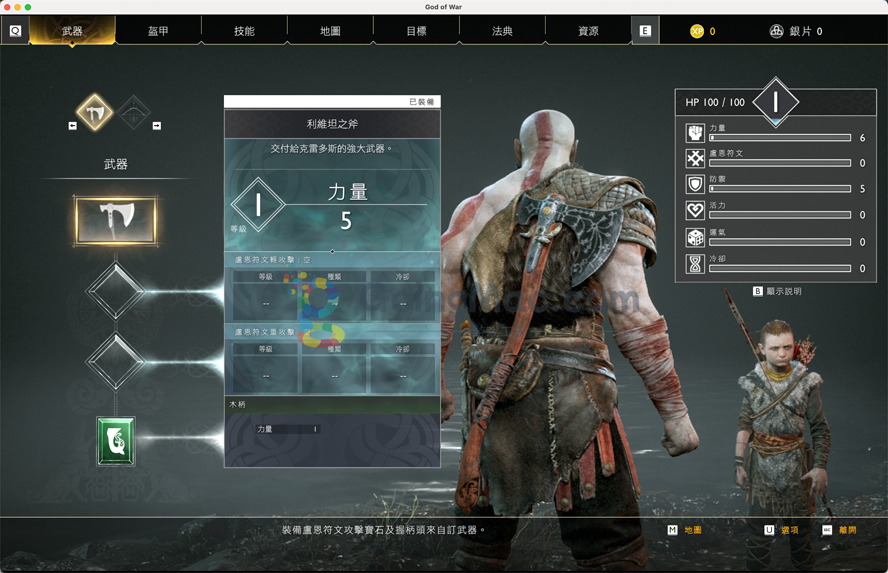Choose the green axe handle slot
Image resolution: width=888 pixels, height=573 pixels.
coord(116,441)
